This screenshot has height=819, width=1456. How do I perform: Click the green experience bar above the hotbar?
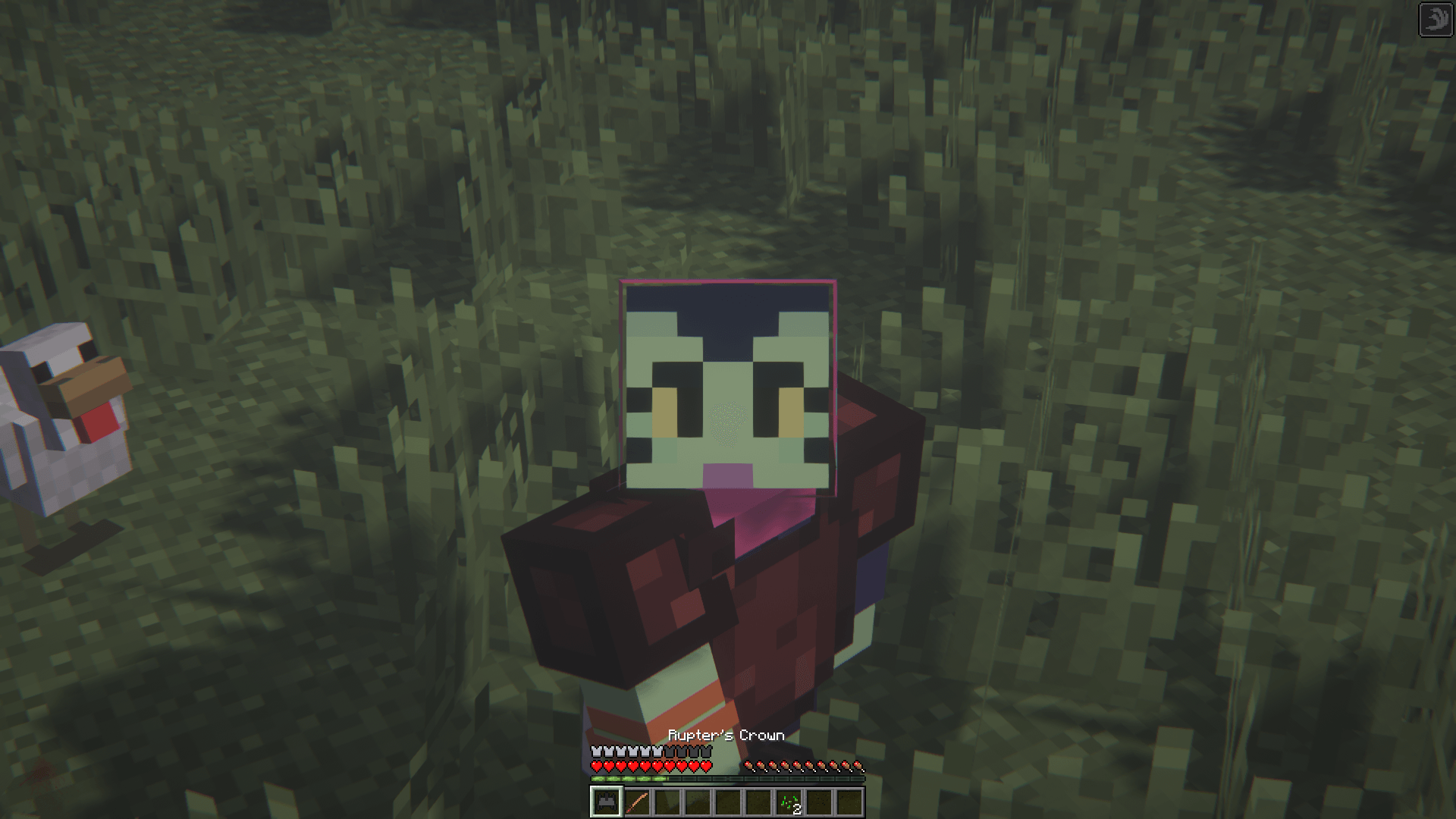[x=629, y=779]
